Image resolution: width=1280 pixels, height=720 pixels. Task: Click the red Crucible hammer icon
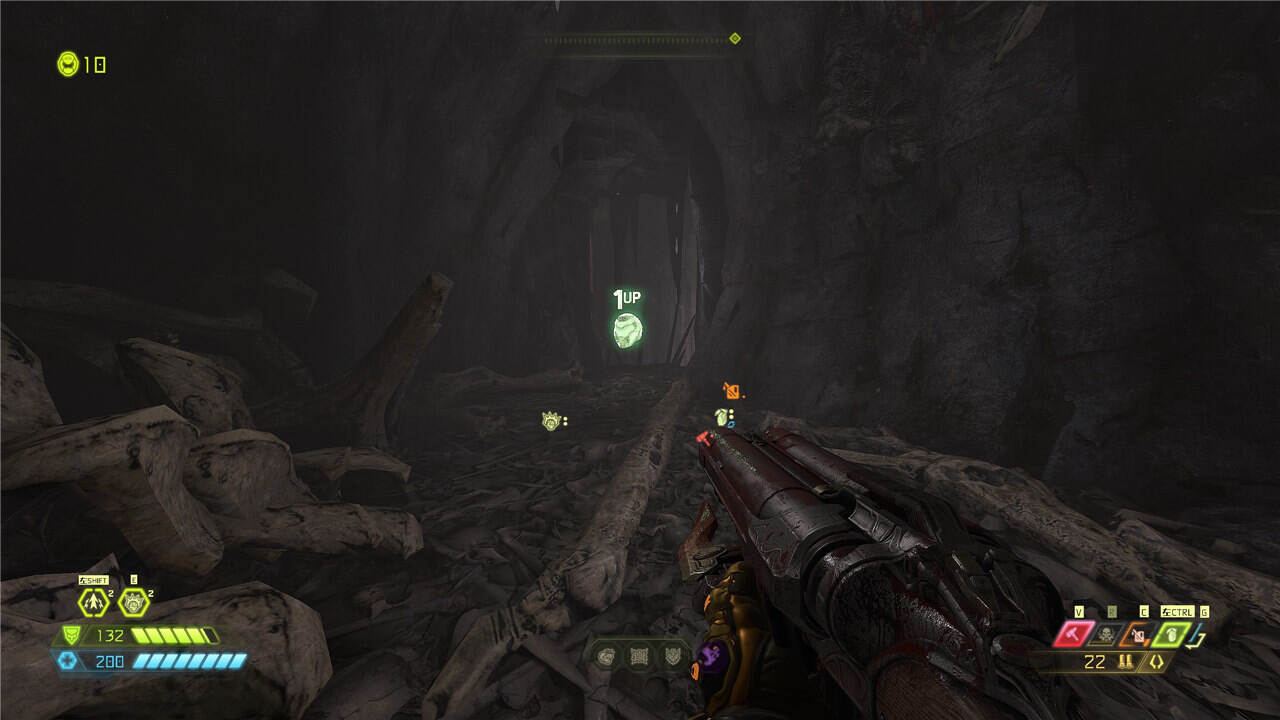point(1073,633)
